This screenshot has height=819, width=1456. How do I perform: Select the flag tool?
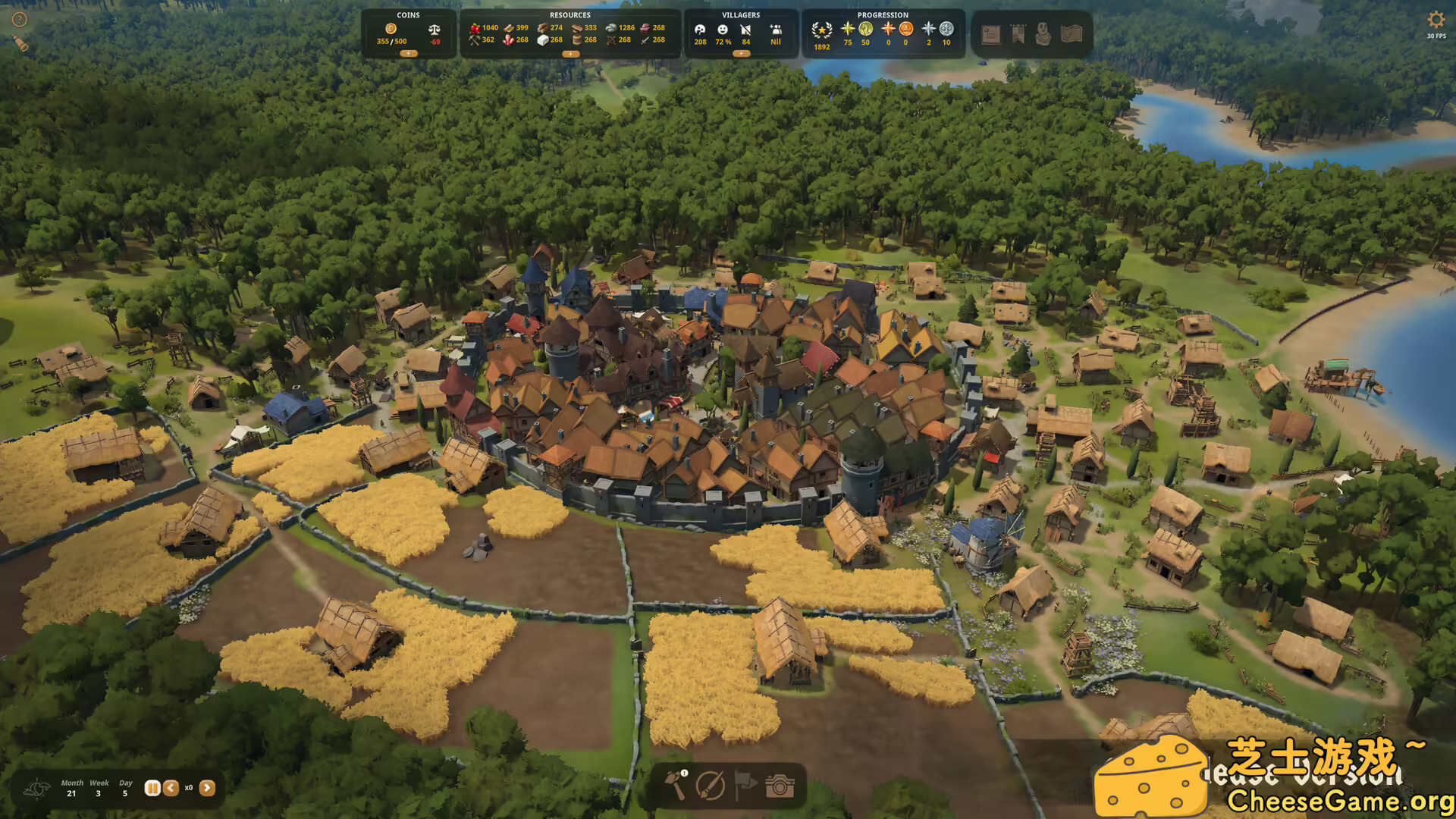(x=745, y=786)
